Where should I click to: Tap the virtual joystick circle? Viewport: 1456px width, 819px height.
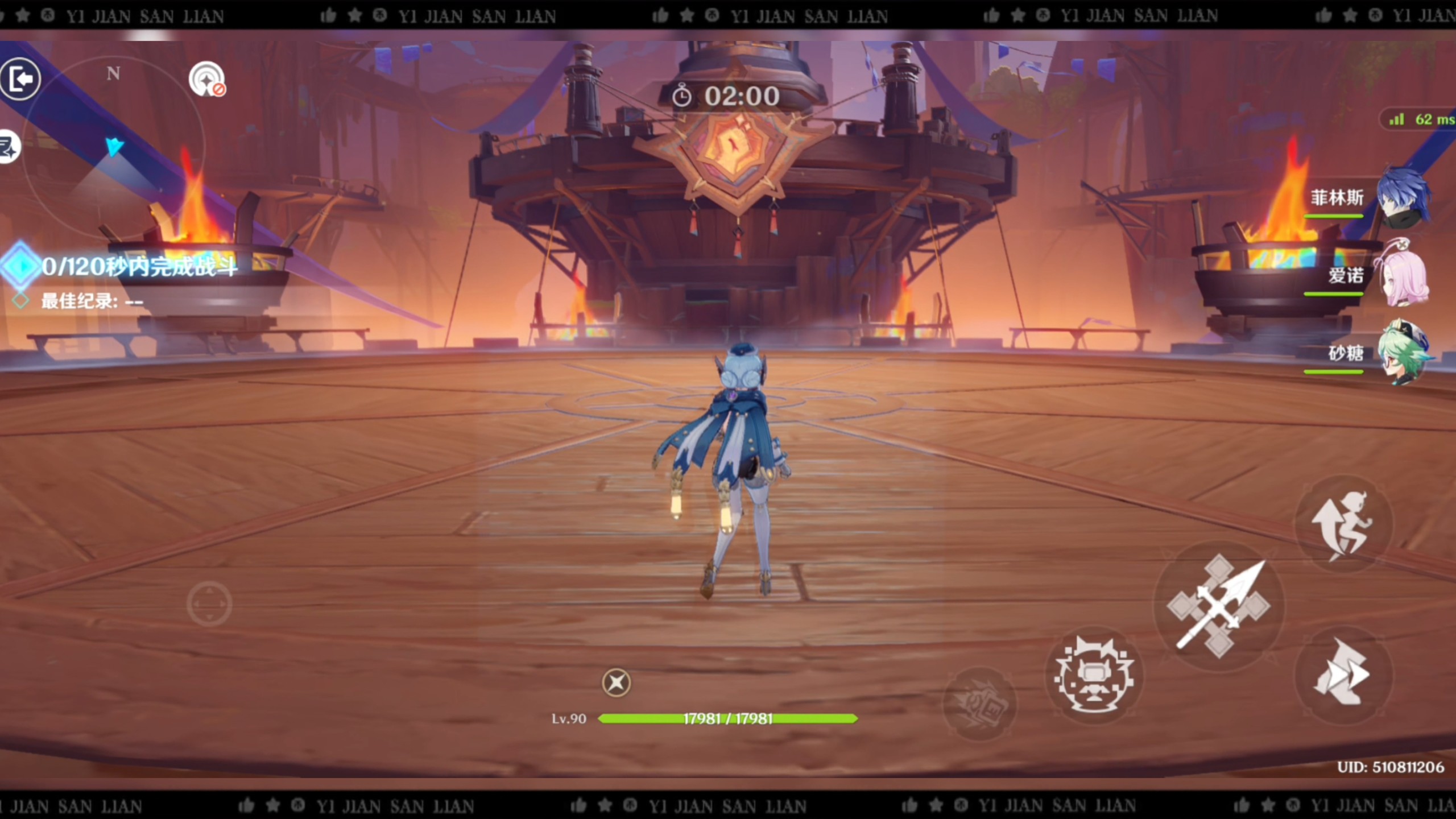coord(209,604)
